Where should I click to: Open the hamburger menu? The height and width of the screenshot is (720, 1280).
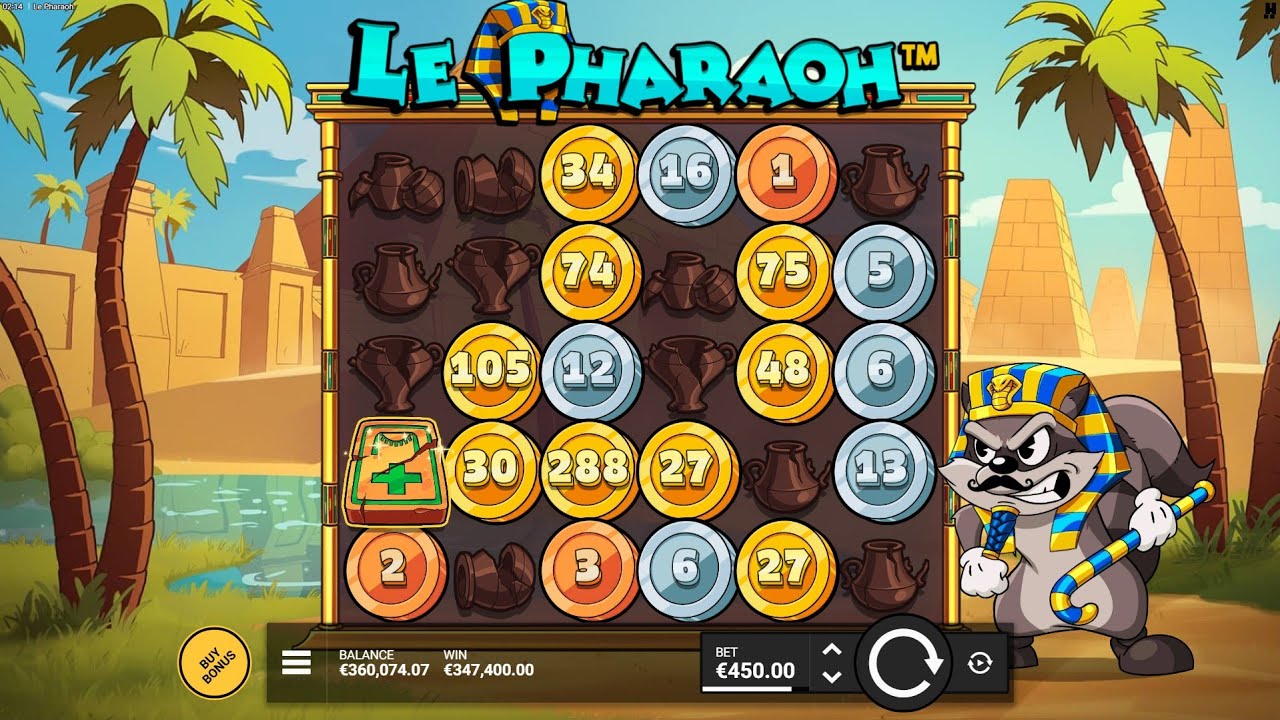(x=295, y=662)
